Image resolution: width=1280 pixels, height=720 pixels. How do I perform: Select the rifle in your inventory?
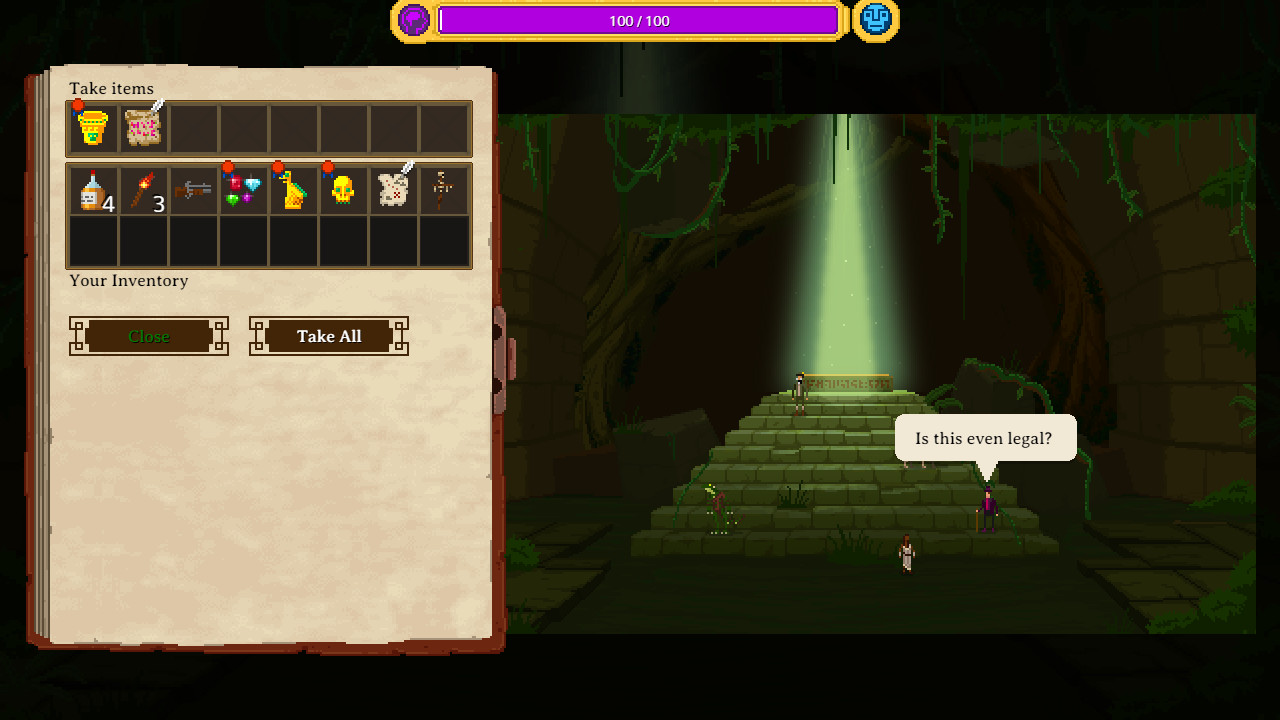coord(193,192)
